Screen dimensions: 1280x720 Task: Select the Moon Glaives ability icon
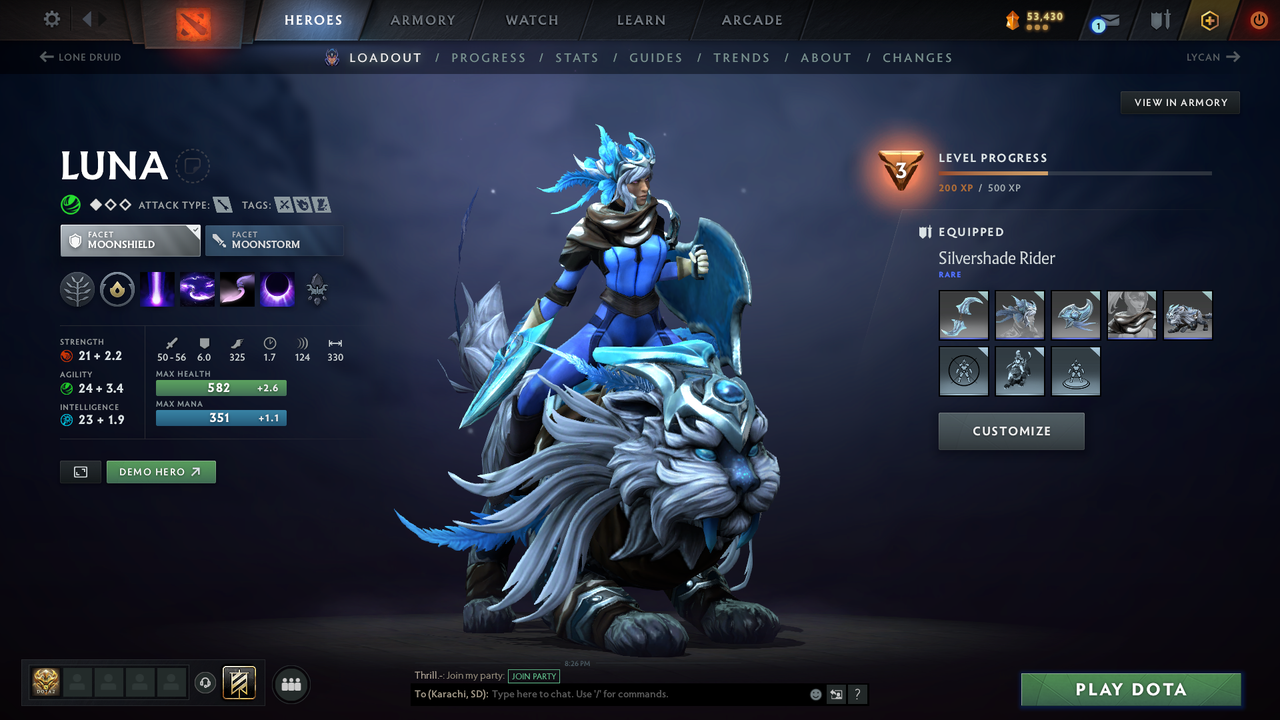tap(197, 289)
